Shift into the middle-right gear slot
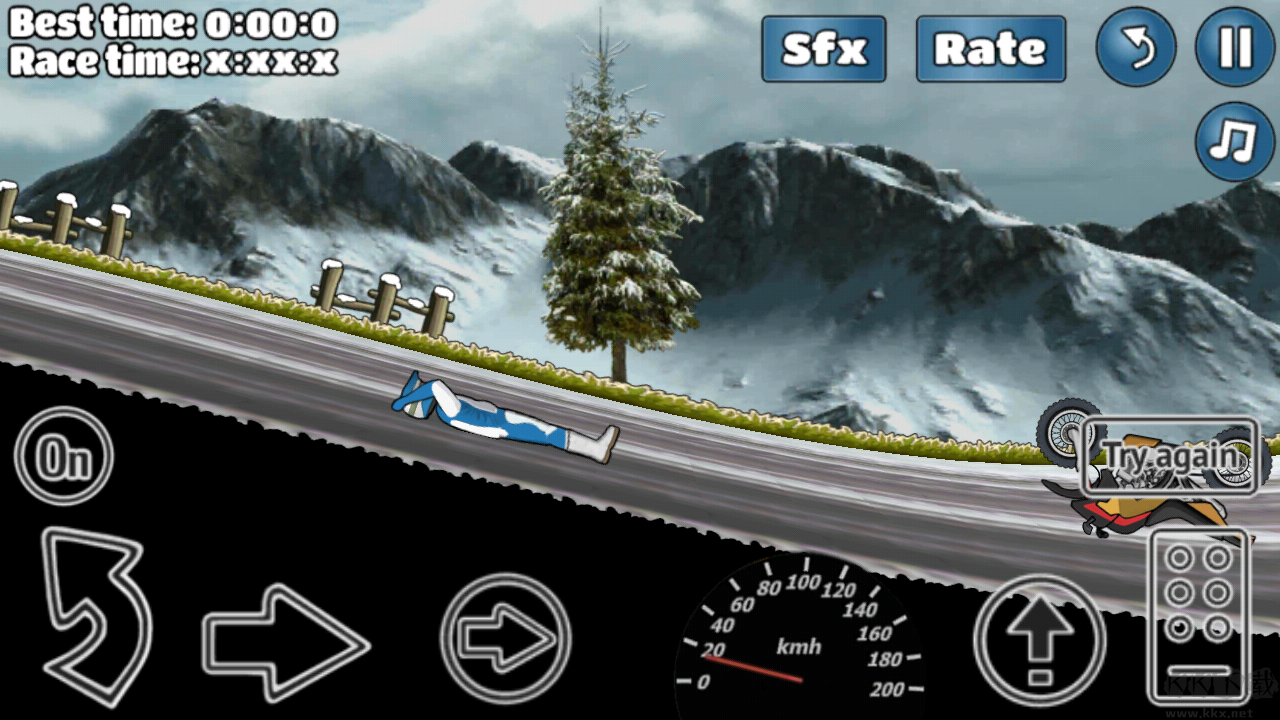The width and height of the screenshot is (1280, 720). point(1216,591)
